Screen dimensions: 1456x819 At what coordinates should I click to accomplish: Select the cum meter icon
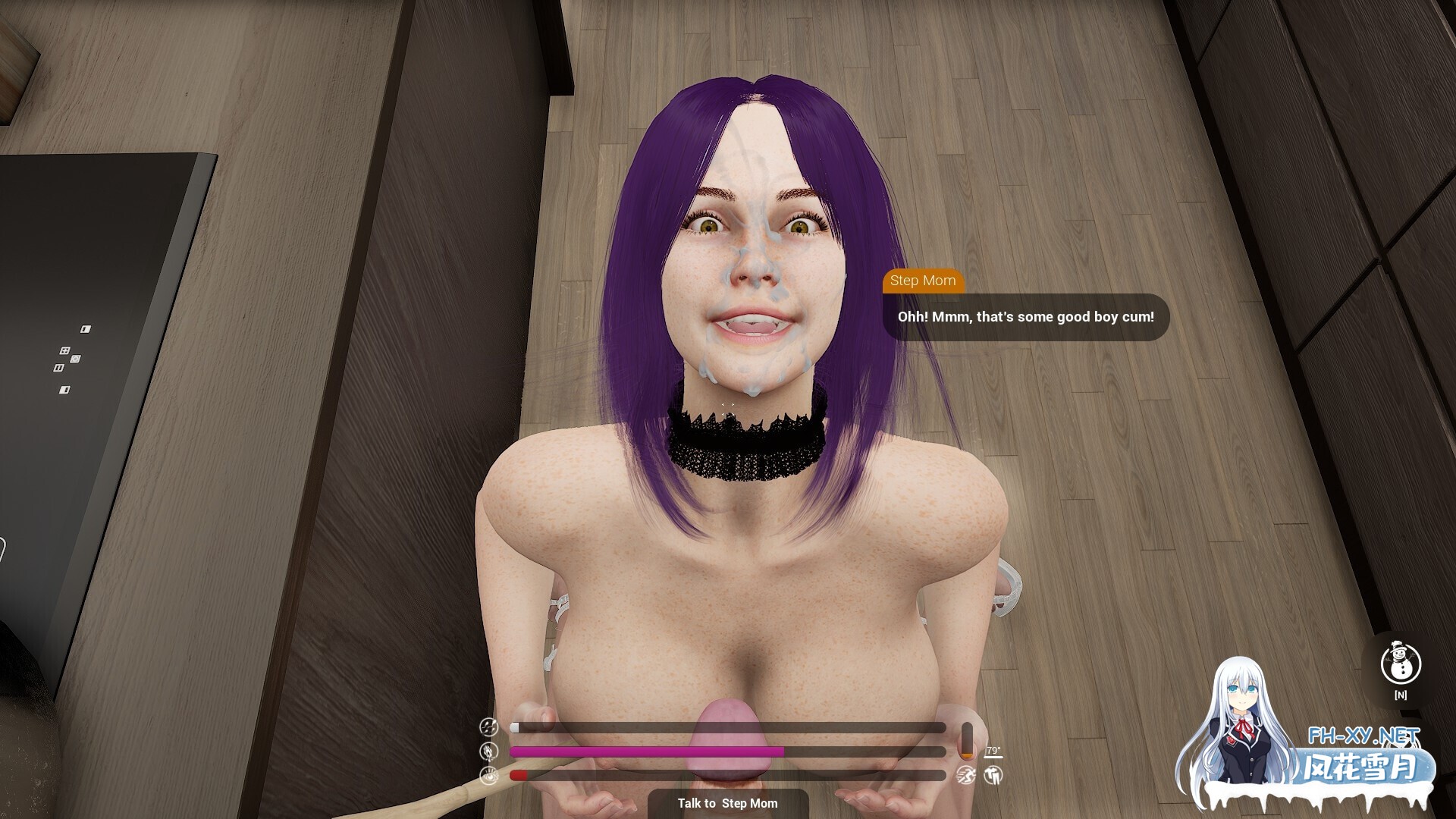[487, 726]
